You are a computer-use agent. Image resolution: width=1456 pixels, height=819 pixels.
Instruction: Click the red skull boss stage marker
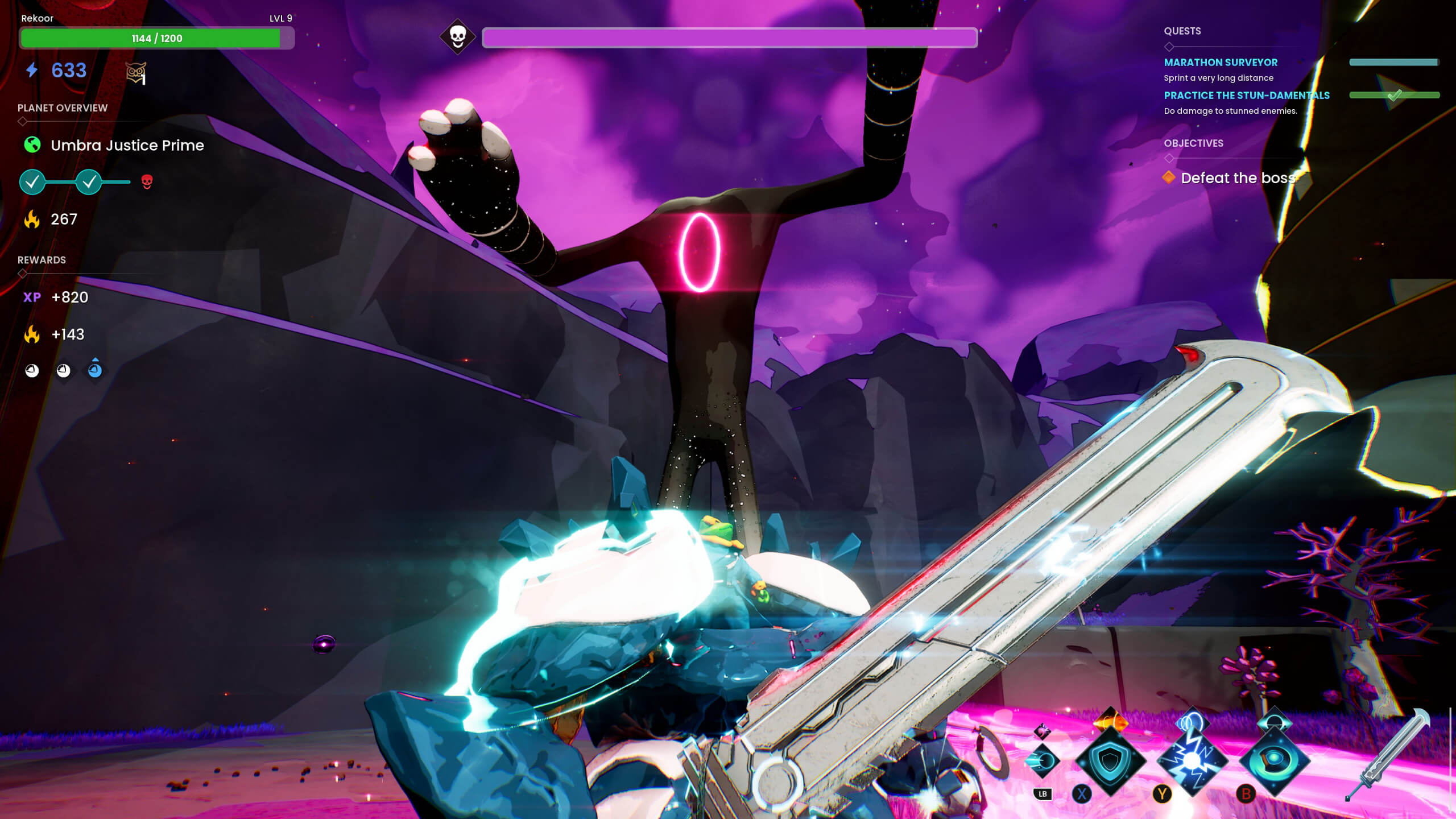tap(147, 182)
